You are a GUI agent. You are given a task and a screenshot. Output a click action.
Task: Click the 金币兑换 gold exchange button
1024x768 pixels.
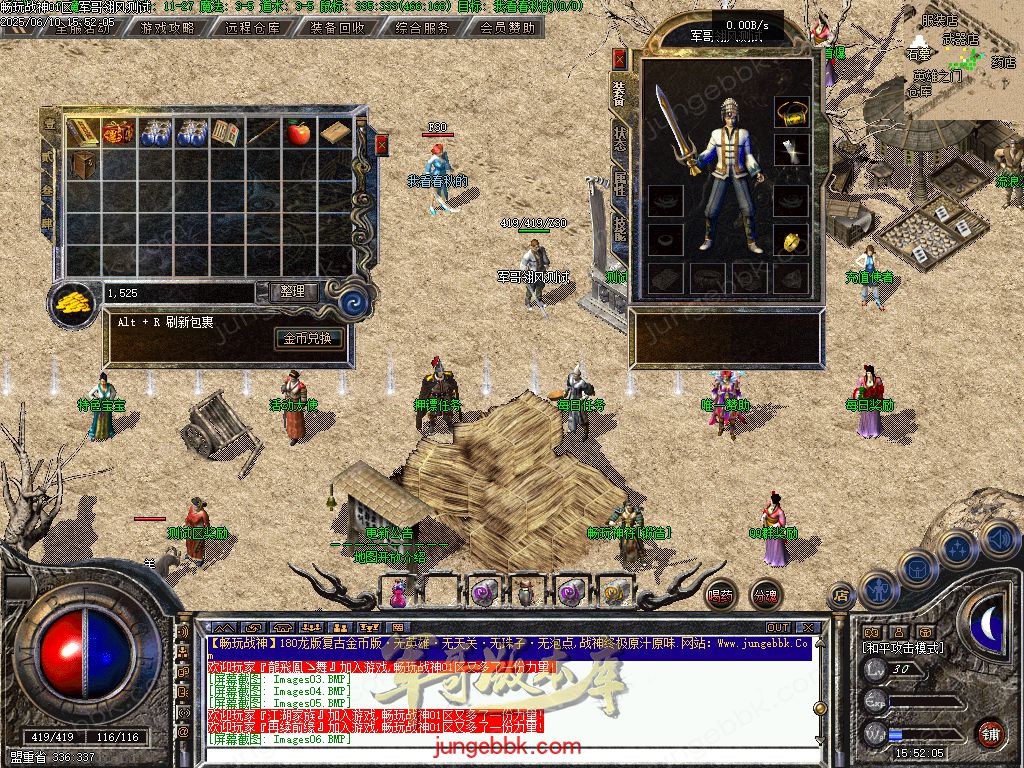pos(313,338)
